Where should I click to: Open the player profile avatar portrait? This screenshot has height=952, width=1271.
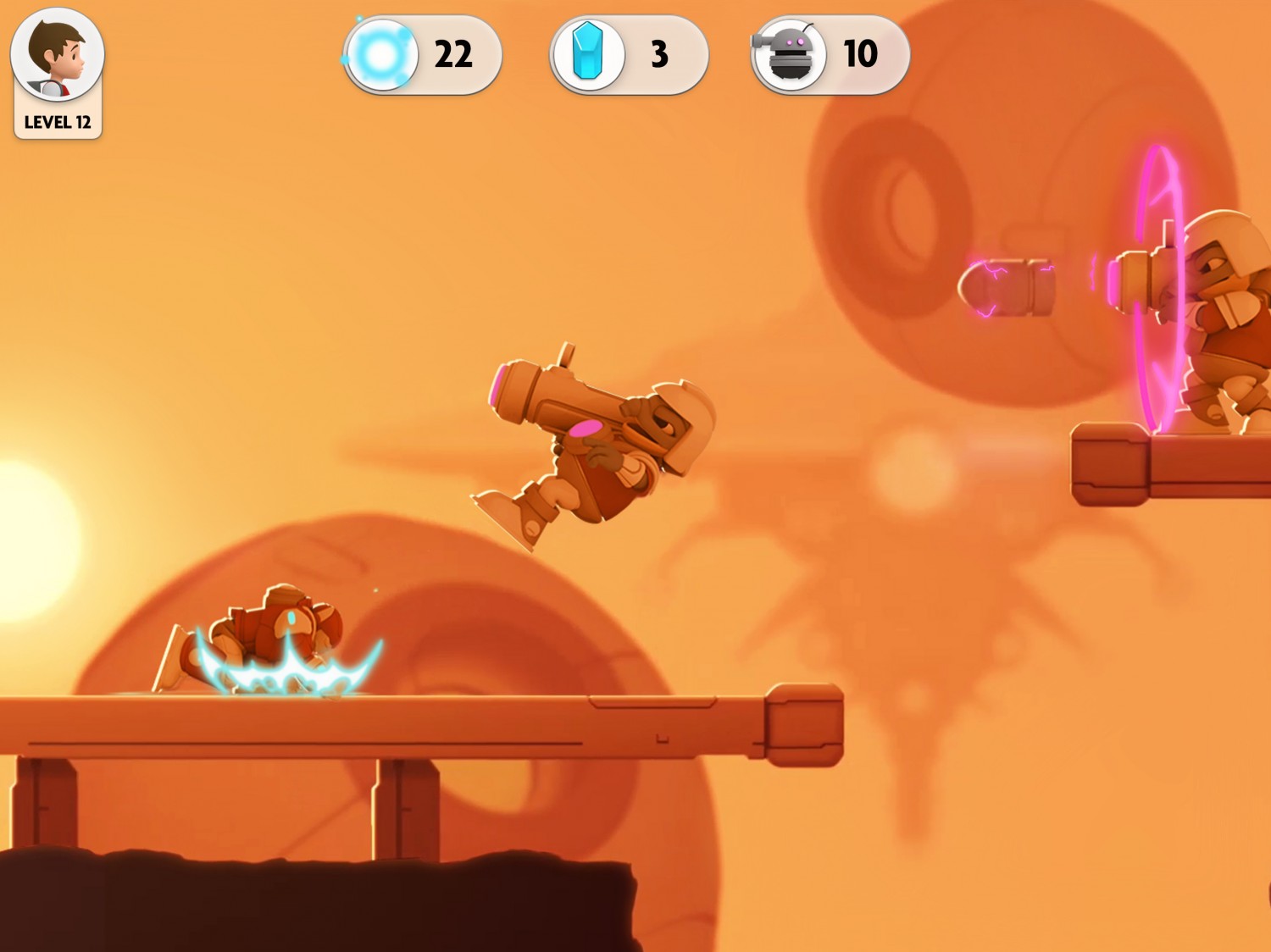(x=57, y=56)
